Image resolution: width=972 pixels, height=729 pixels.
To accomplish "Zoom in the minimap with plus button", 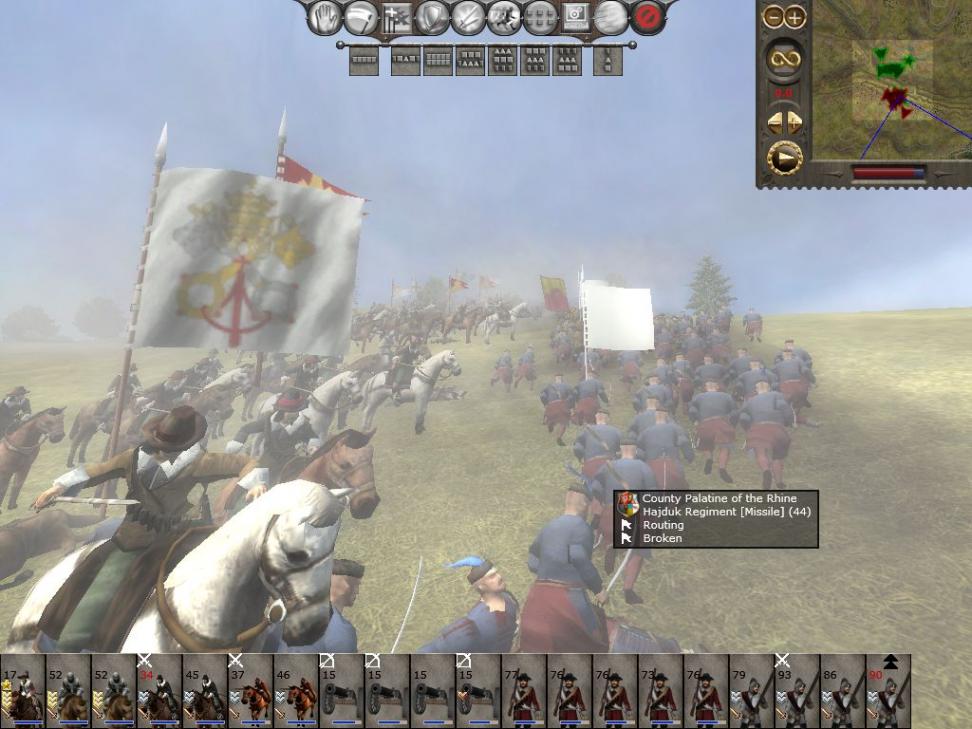I will click(795, 17).
